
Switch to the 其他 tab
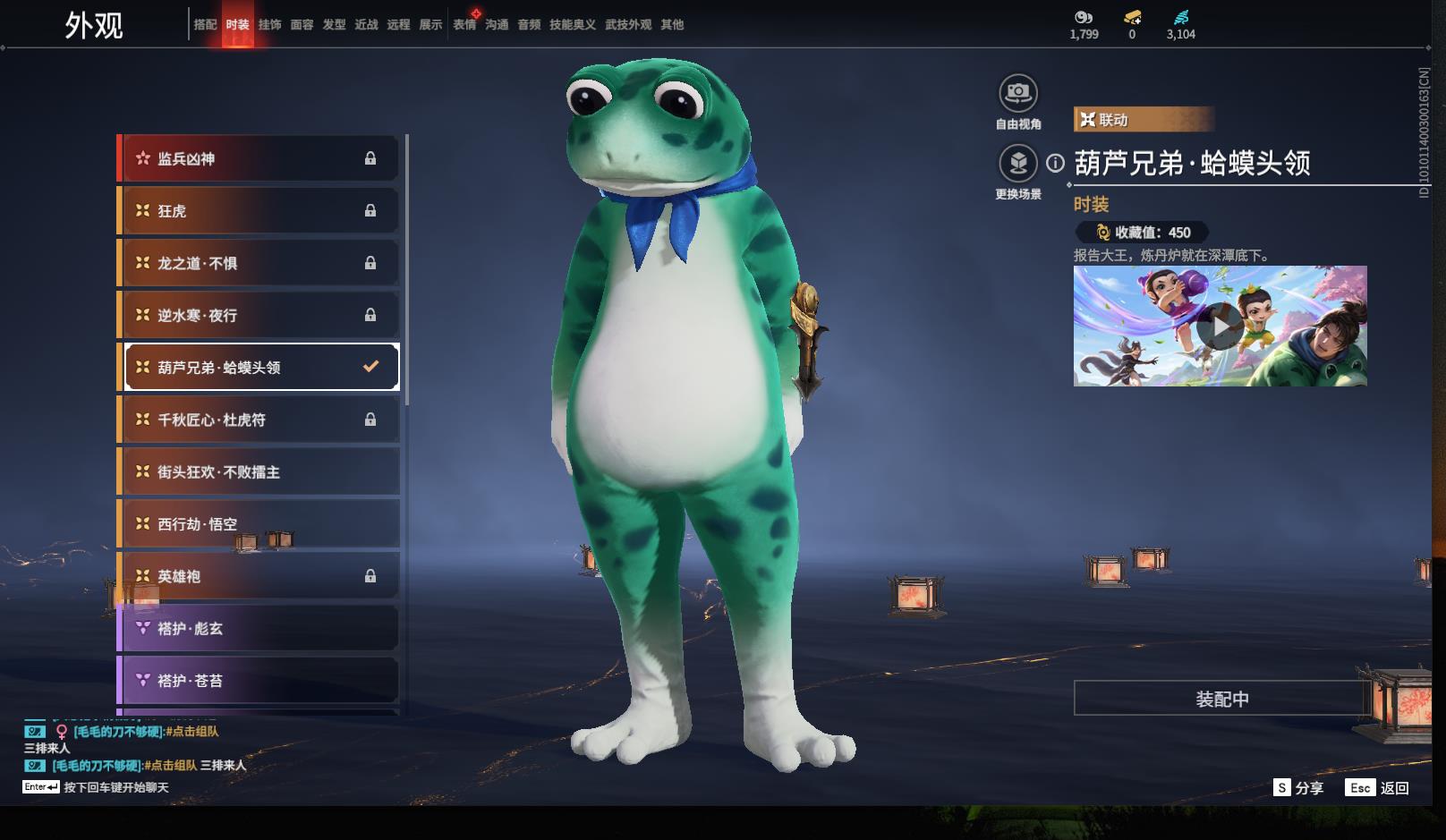tap(672, 25)
